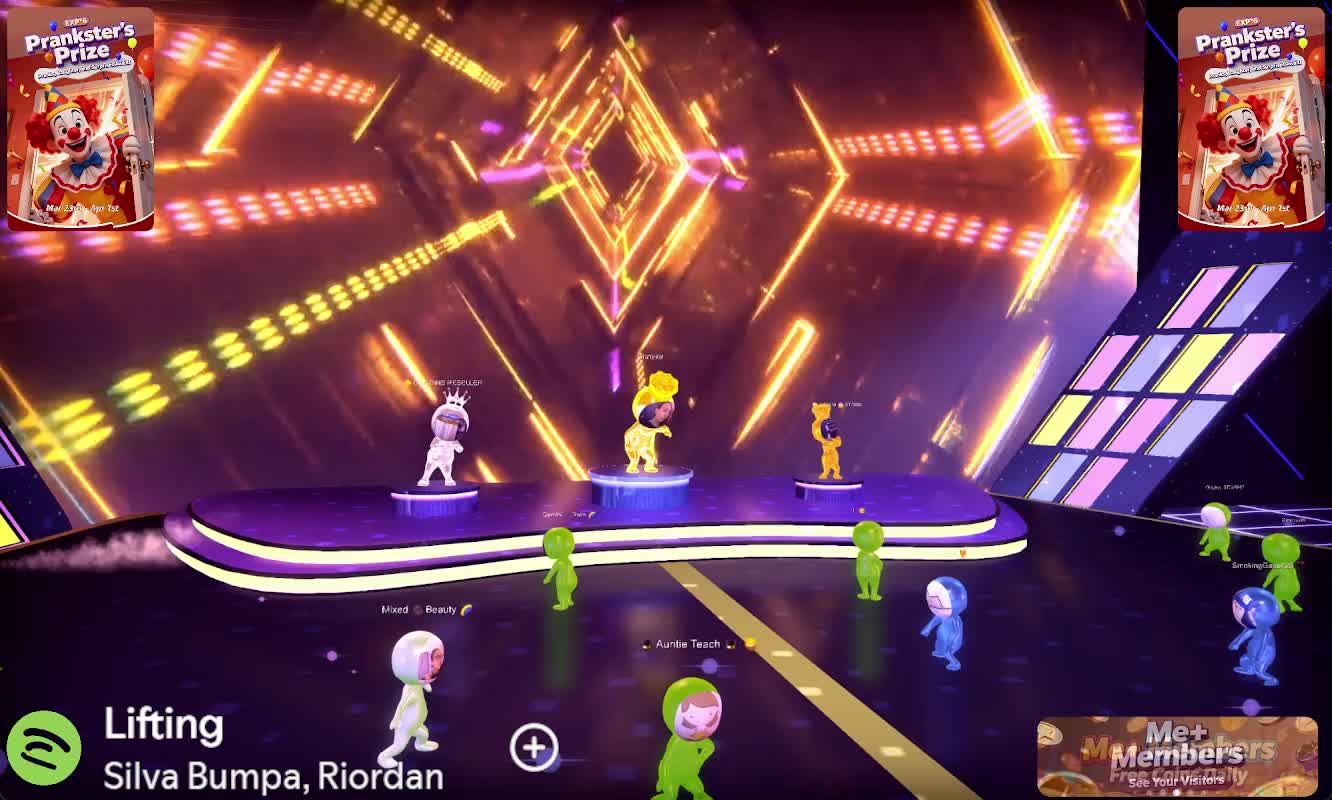Click the Me+ Members banner
The image size is (1332, 800).
[1177, 756]
